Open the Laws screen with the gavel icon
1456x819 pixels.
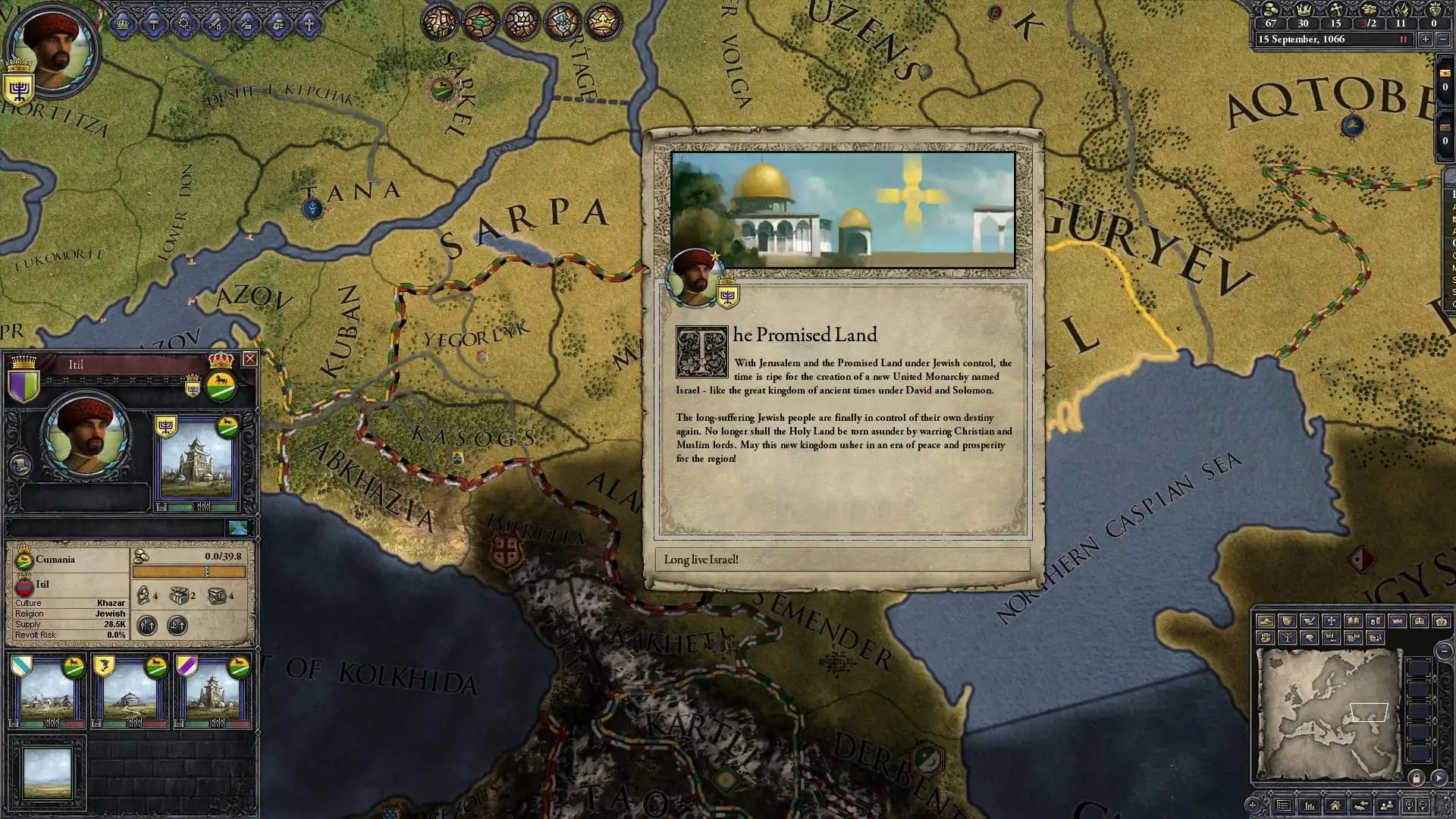(x=153, y=25)
